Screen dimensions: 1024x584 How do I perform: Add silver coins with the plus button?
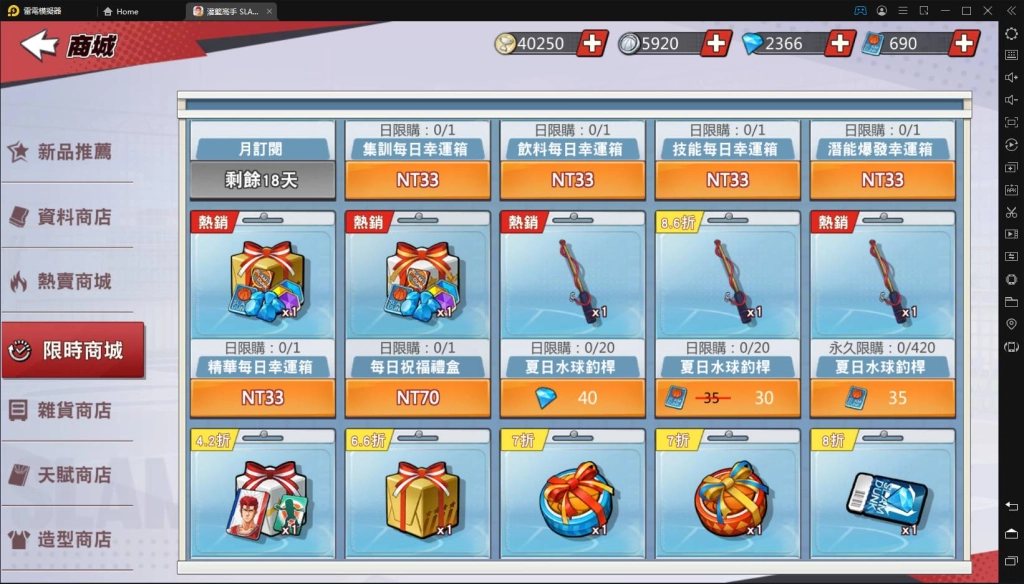click(x=716, y=43)
